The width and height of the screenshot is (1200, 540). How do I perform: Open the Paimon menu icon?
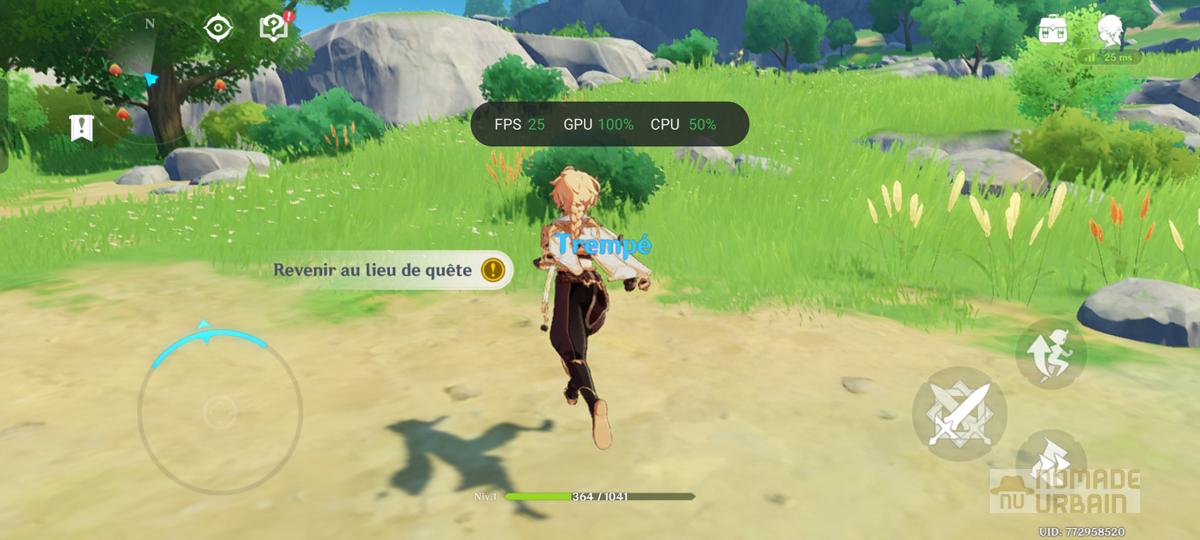point(1110,30)
